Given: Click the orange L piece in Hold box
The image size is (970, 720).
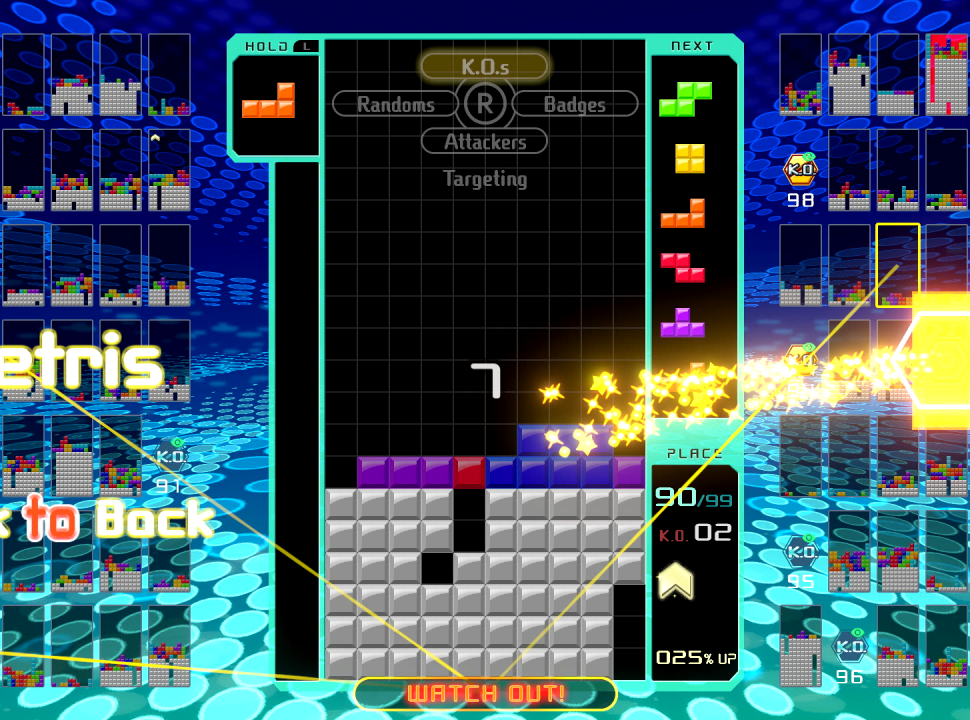Looking at the screenshot, I should point(269,101).
